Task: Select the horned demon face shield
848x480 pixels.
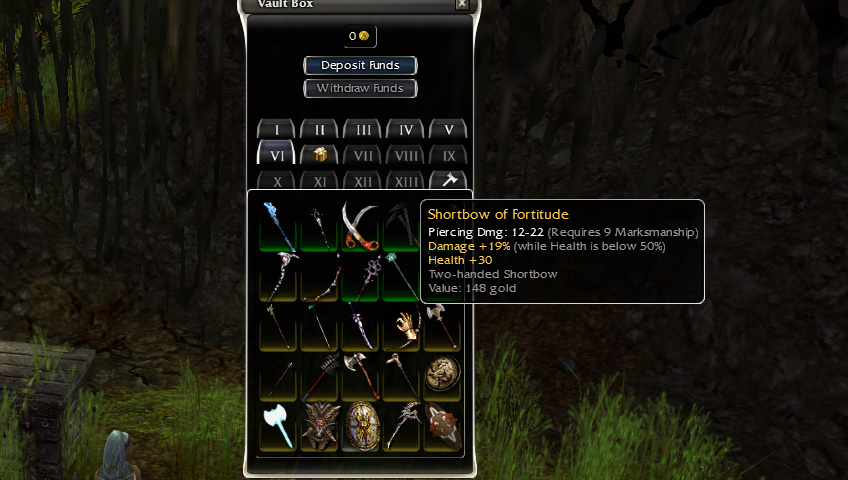Action: point(318,426)
